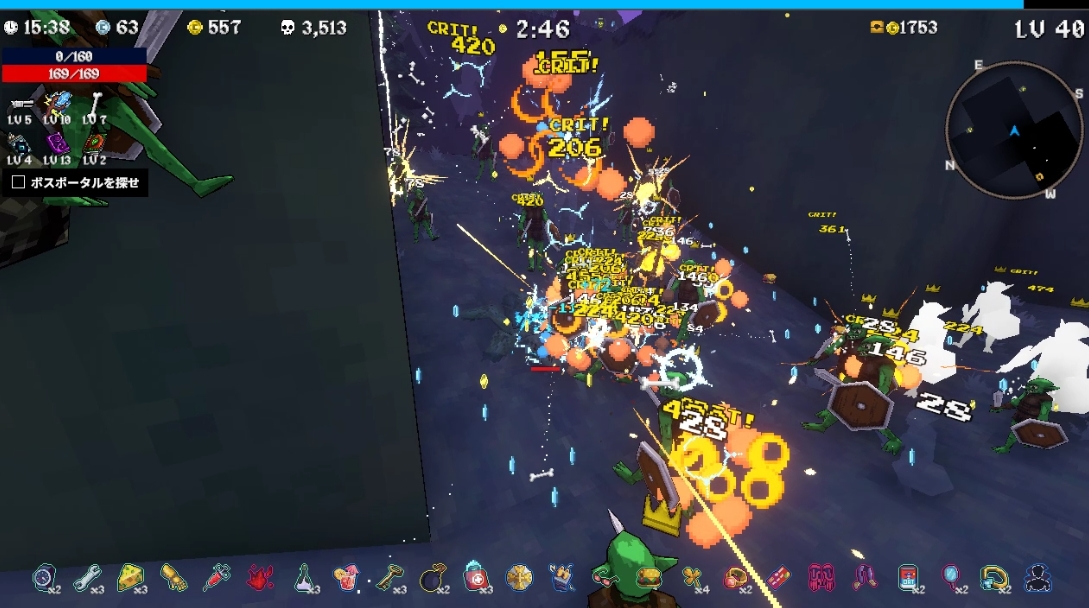
Task: Click the cheese wedge item
Action: 130,576
